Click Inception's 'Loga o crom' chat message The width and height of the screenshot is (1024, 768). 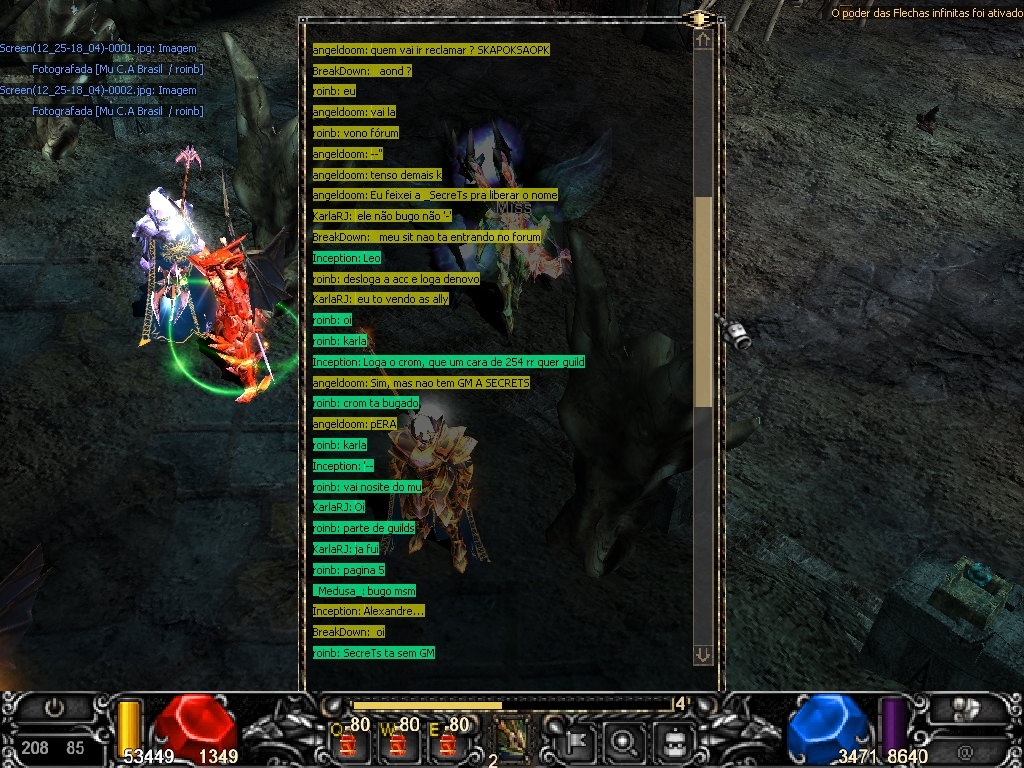(x=448, y=362)
